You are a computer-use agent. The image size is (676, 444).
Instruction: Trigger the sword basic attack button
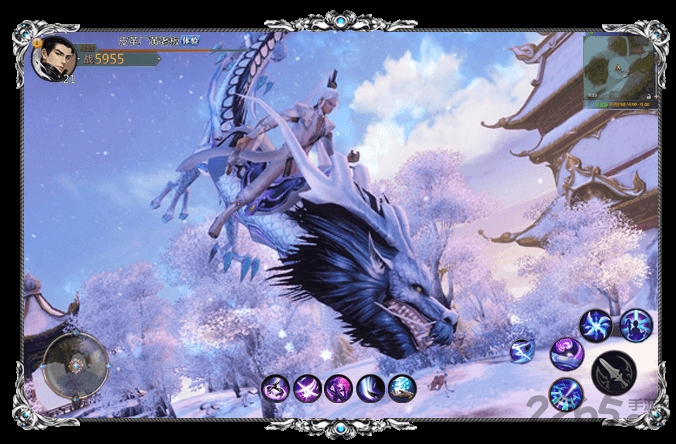click(612, 372)
